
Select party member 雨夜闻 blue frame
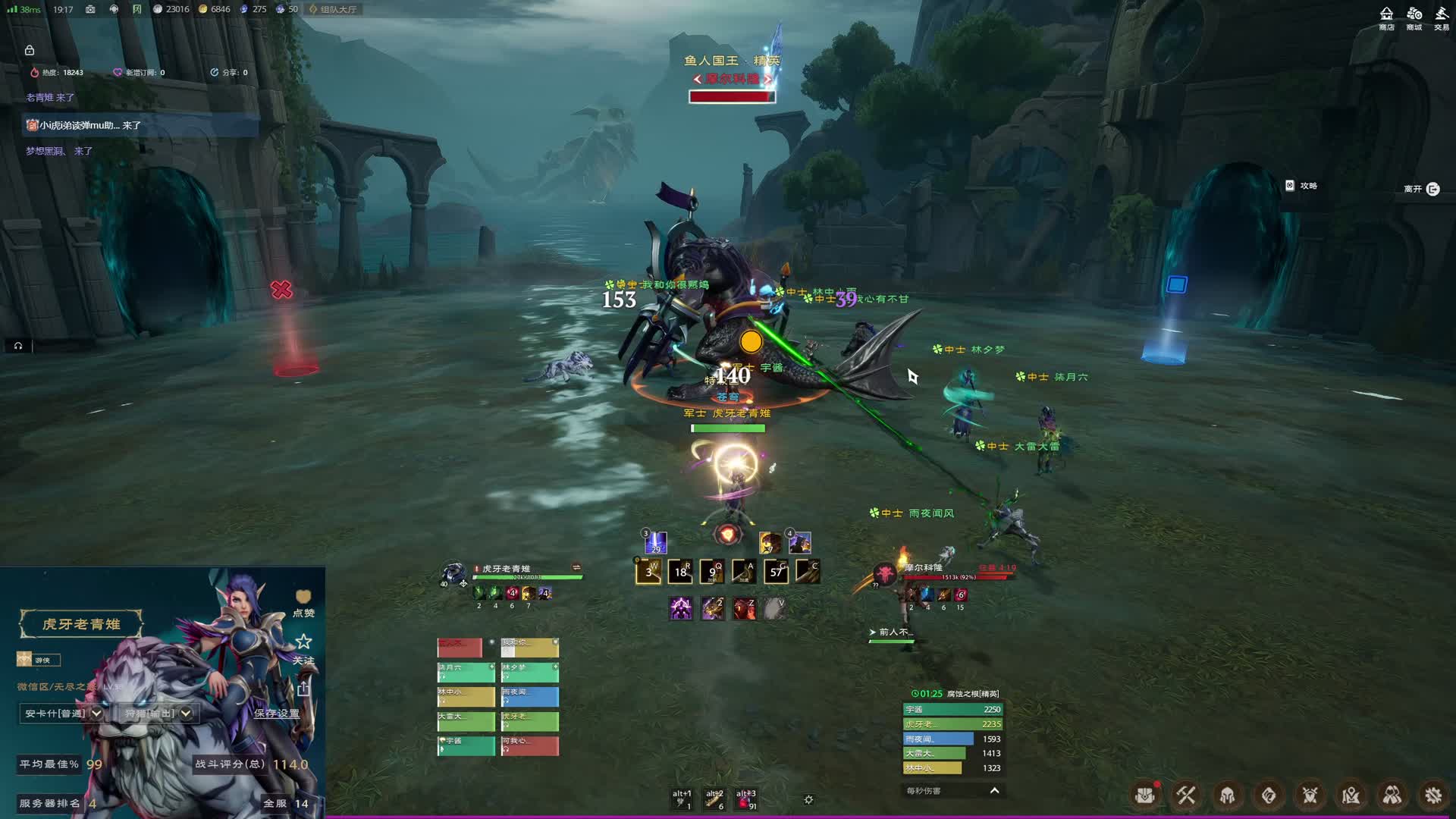(529, 696)
